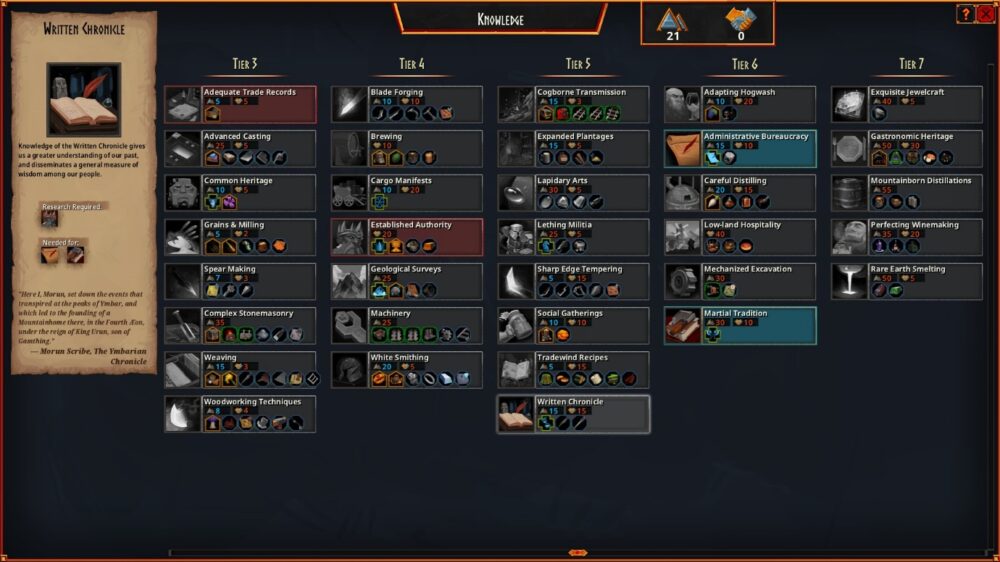This screenshot has width=1000, height=562.
Task: Close the Knowledge window
Action: [x=986, y=14]
